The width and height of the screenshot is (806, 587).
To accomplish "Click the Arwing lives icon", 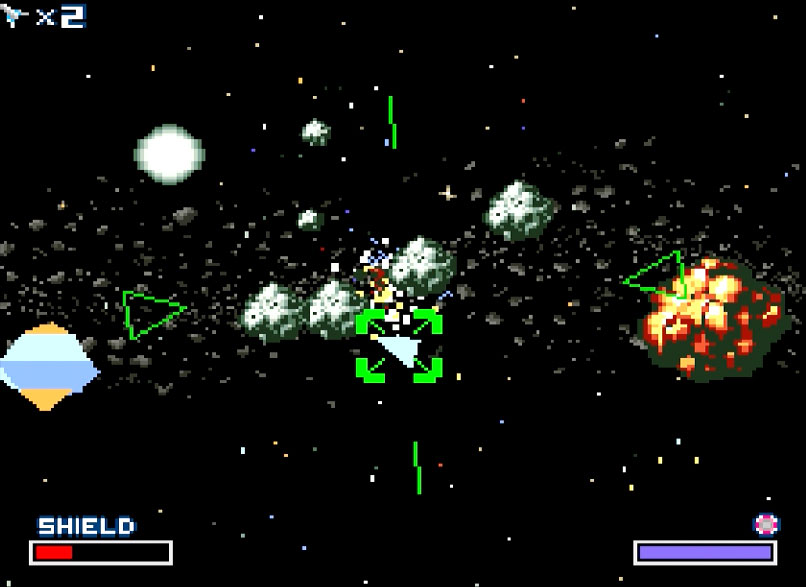I will pos(15,16).
